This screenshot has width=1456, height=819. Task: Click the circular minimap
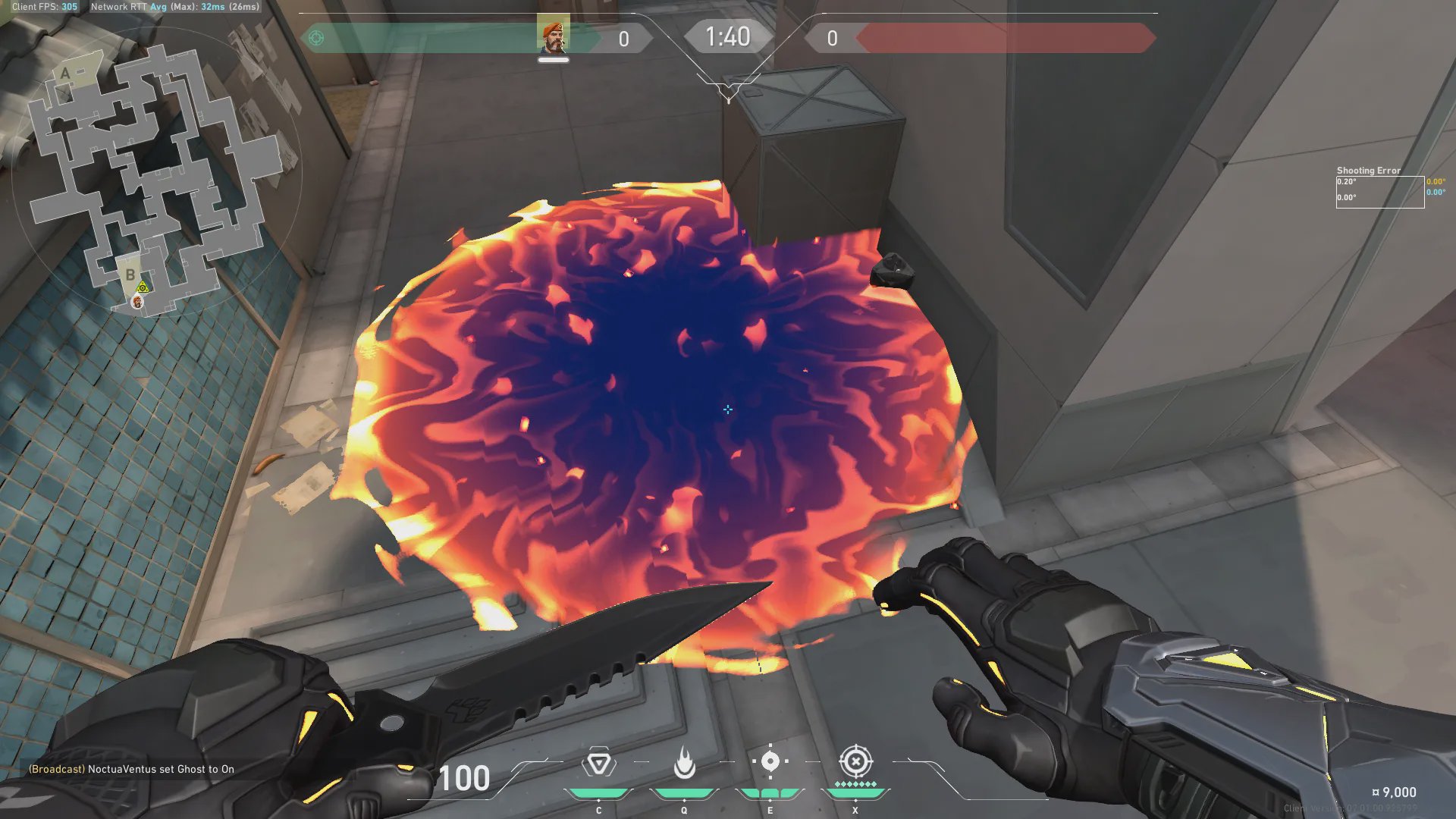157,174
